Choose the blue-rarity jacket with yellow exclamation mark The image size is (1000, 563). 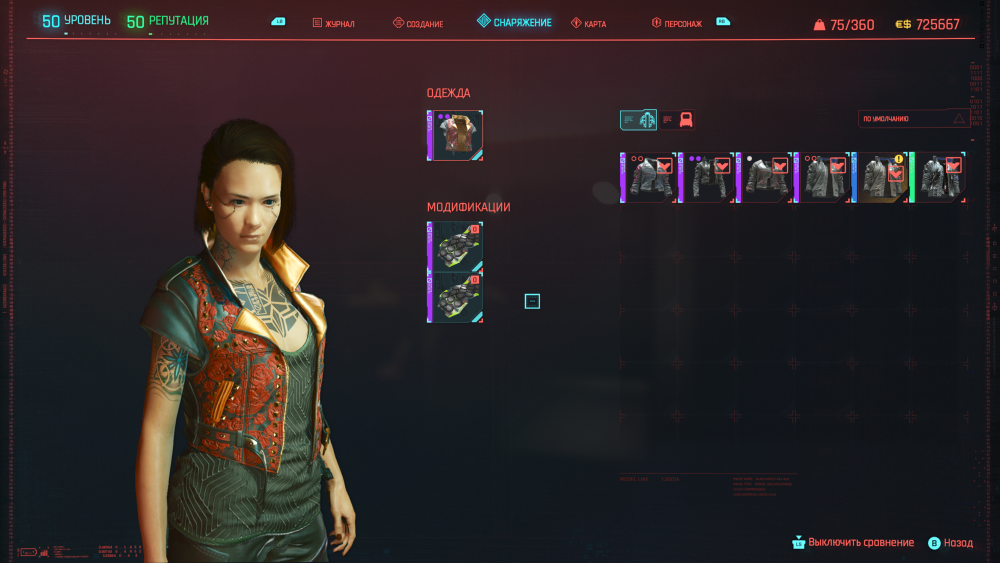(881, 178)
